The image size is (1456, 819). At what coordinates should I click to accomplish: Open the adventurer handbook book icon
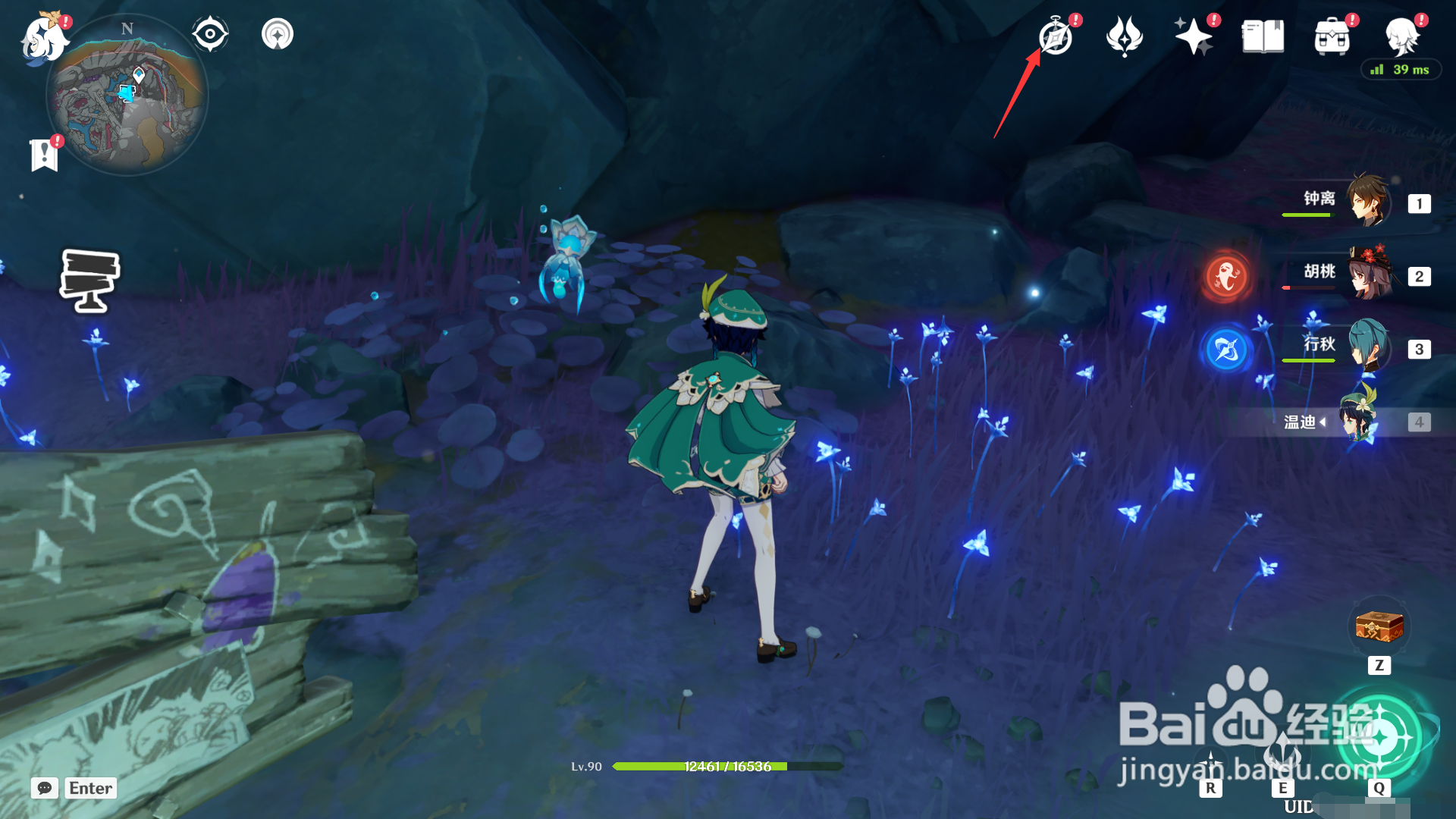pyautogui.click(x=1263, y=36)
